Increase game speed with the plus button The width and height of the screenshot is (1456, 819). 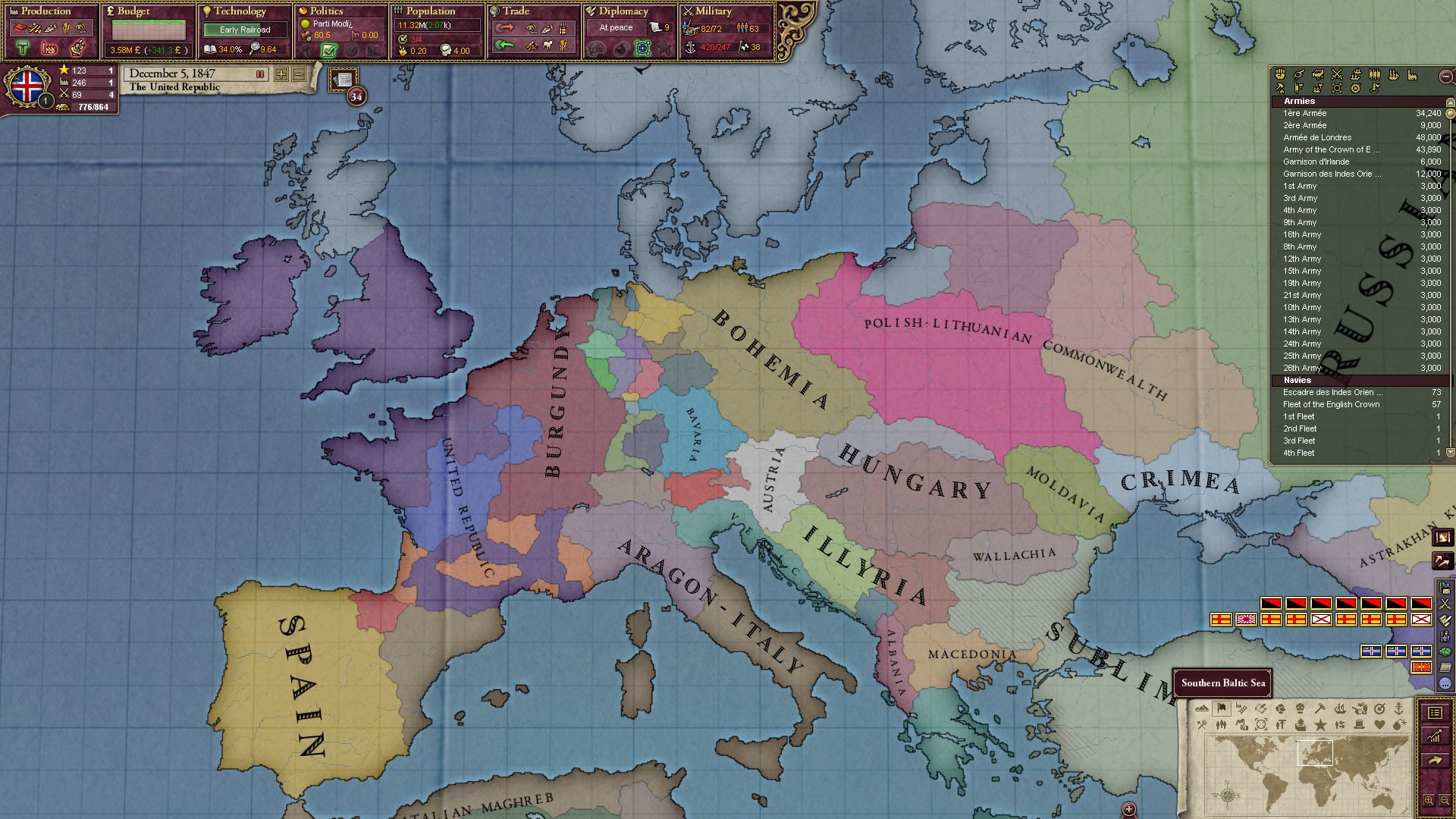click(x=281, y=74)
